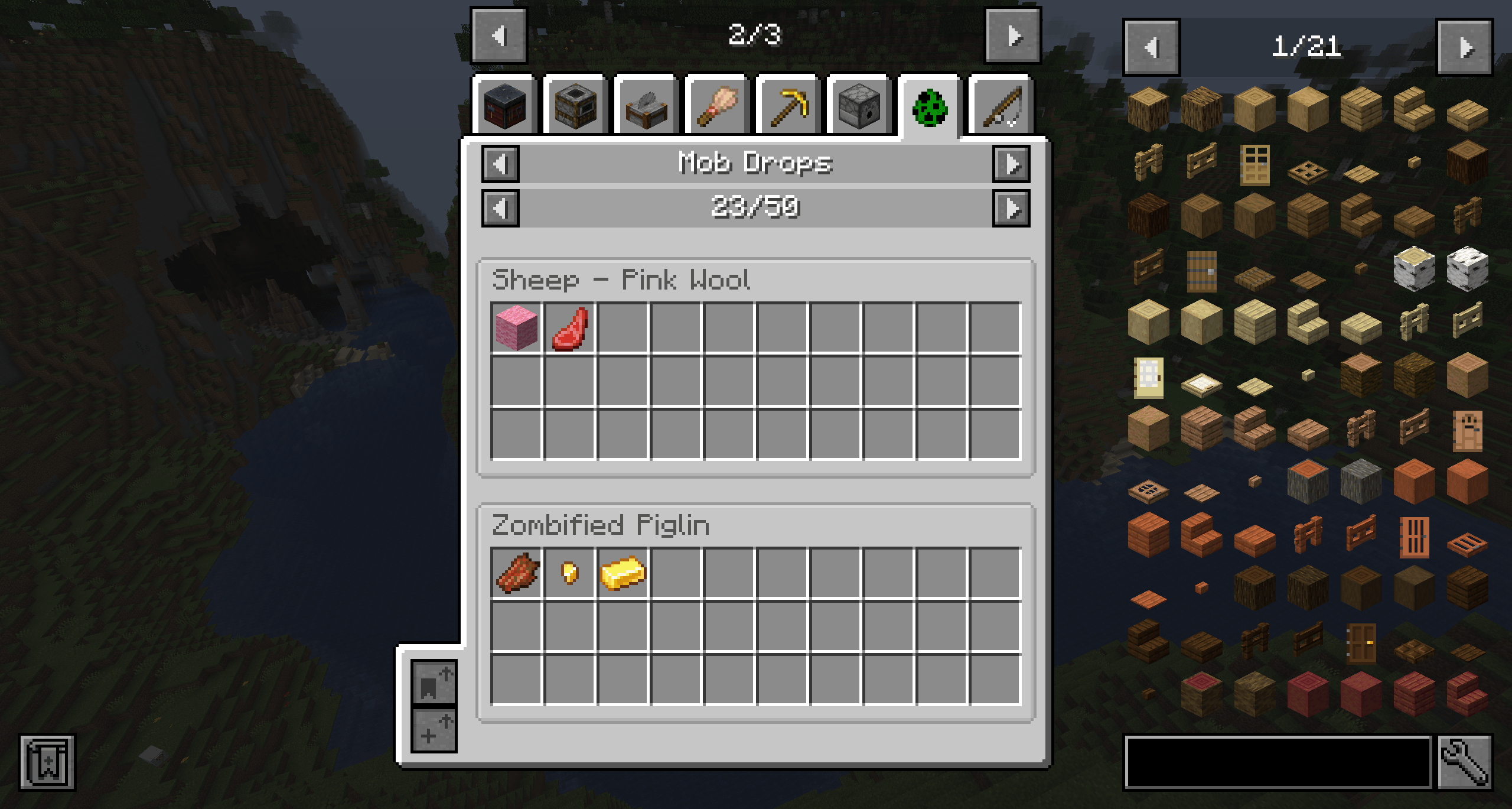Viewport: 1512px width, 809px height.
Task: Switch to the golden pickaxe tab
Action: coord(788,108)
